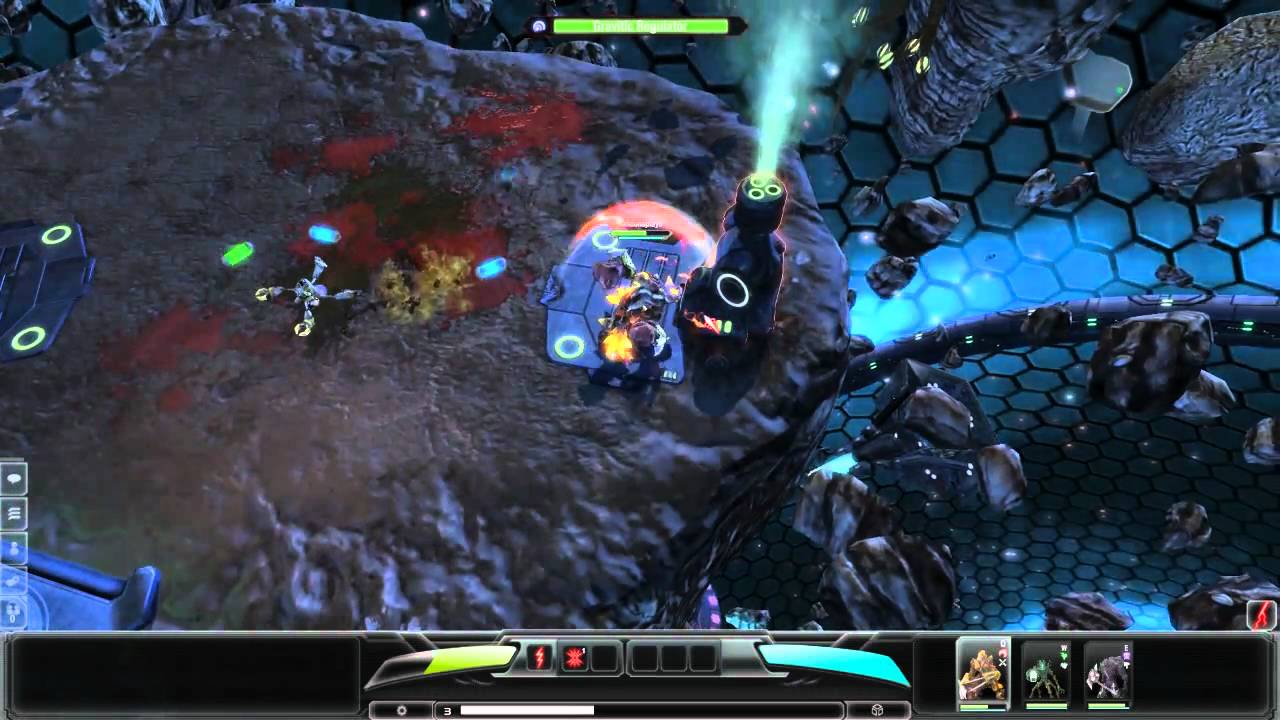
Task: Activate the lightning ability icon in hotbar
Action: pyautogui.click(x=540, y=657)
